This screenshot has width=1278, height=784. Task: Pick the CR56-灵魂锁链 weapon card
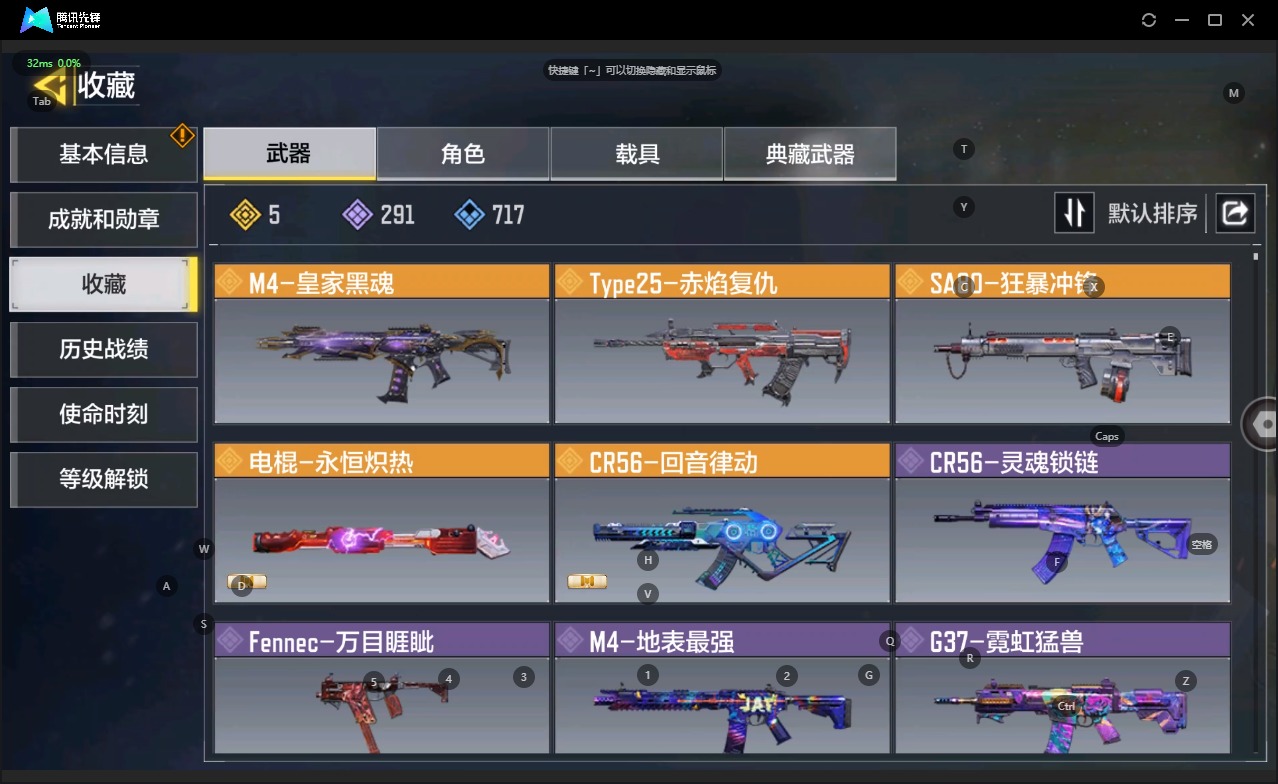click(1062, 524)
